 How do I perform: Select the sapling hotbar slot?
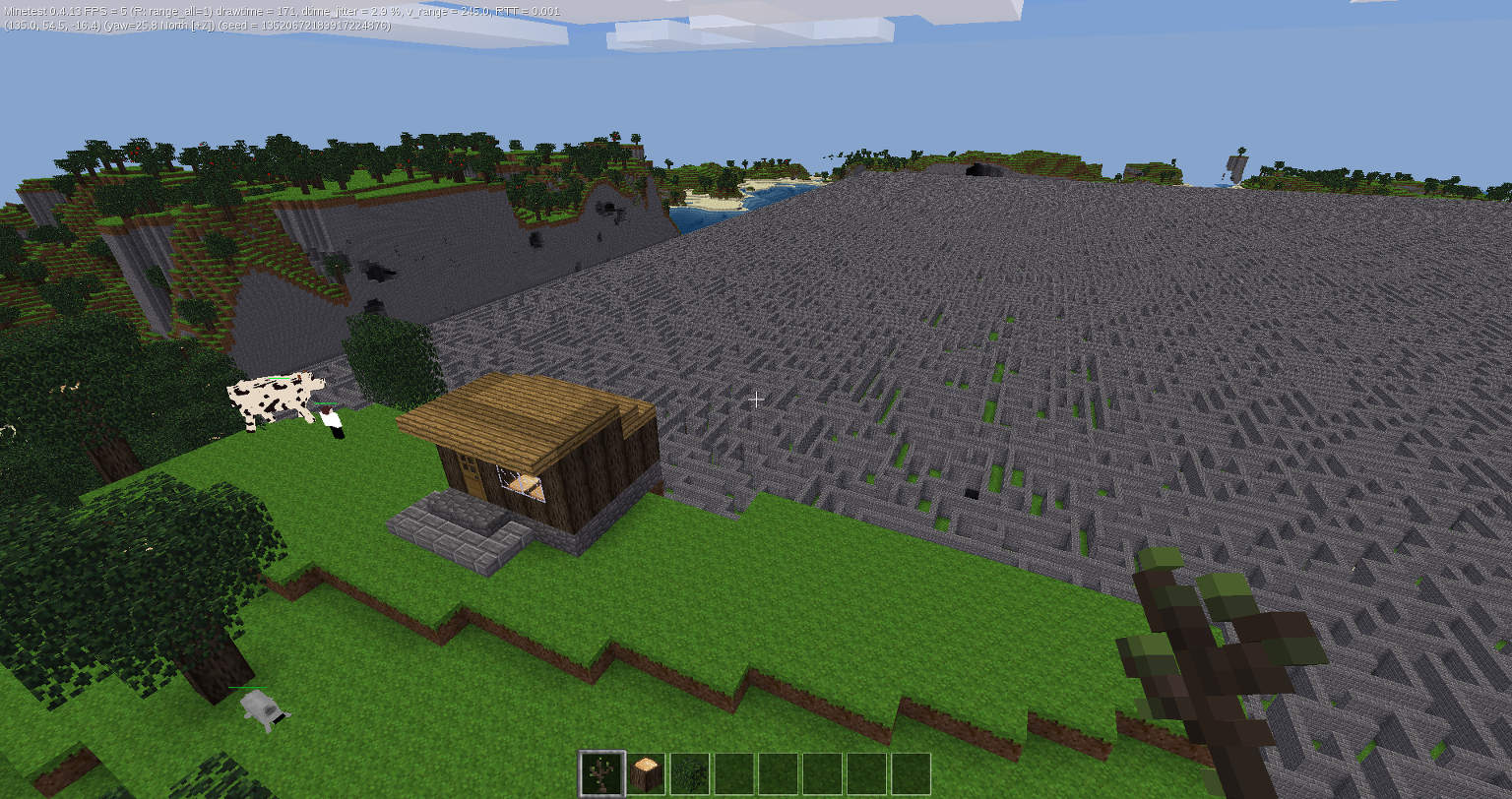tap(600, 773)
